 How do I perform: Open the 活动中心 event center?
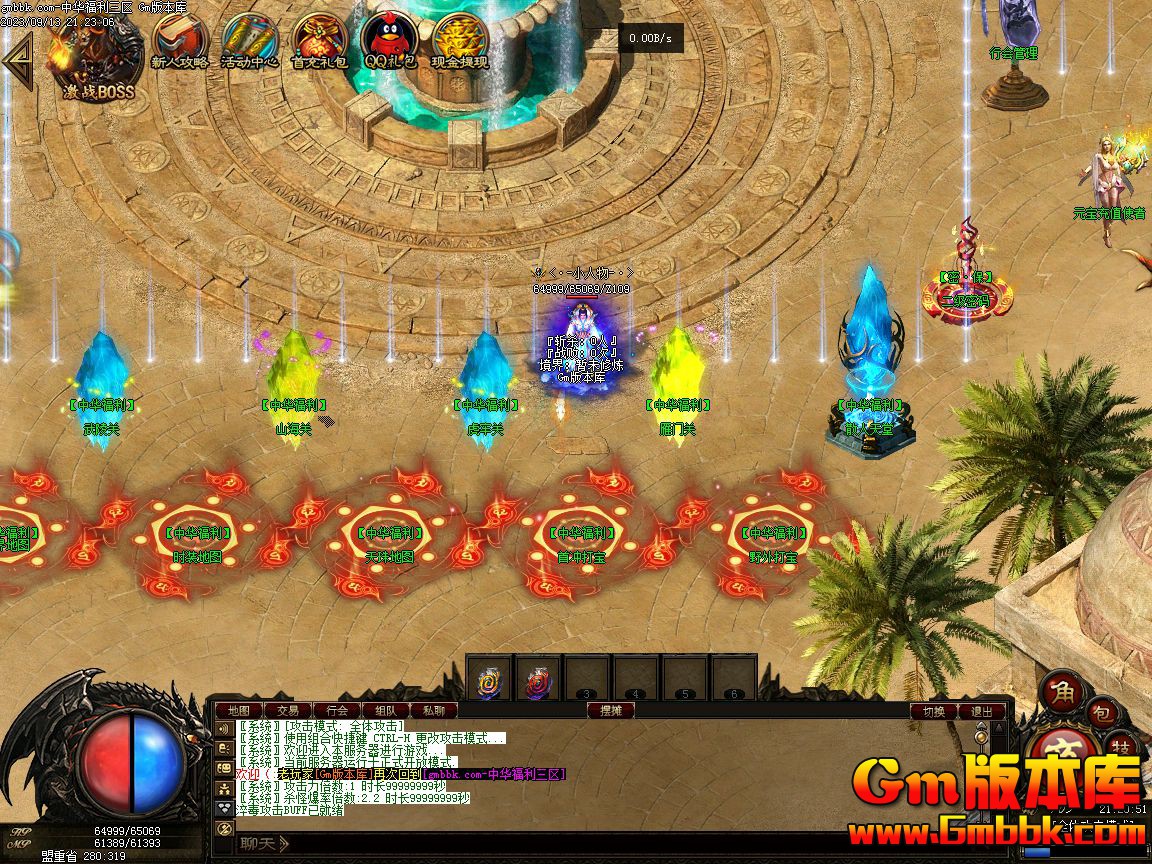click(x=249, y=42)
